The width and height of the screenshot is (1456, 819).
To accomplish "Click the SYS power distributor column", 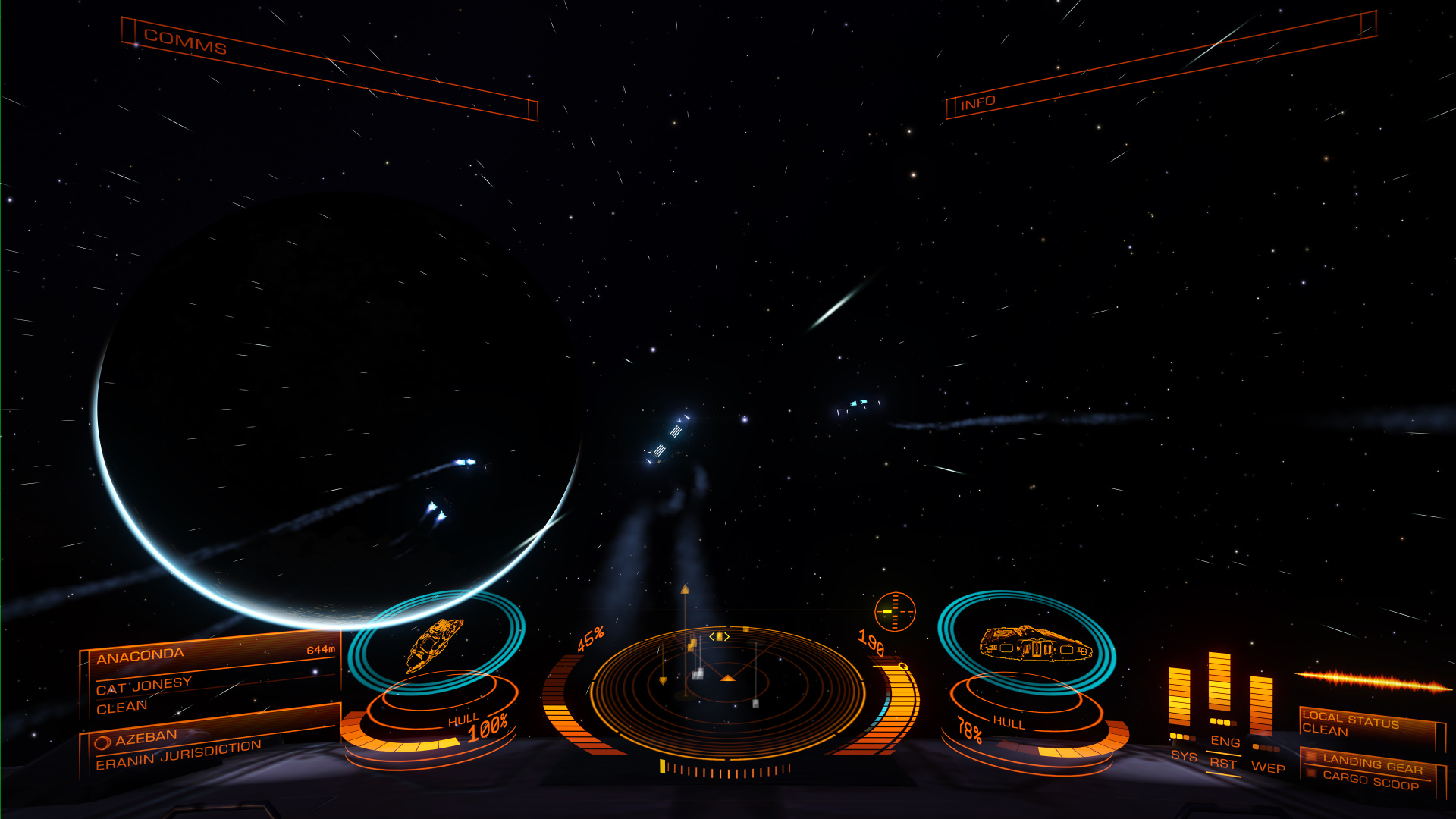I will tap(1179, 698).
